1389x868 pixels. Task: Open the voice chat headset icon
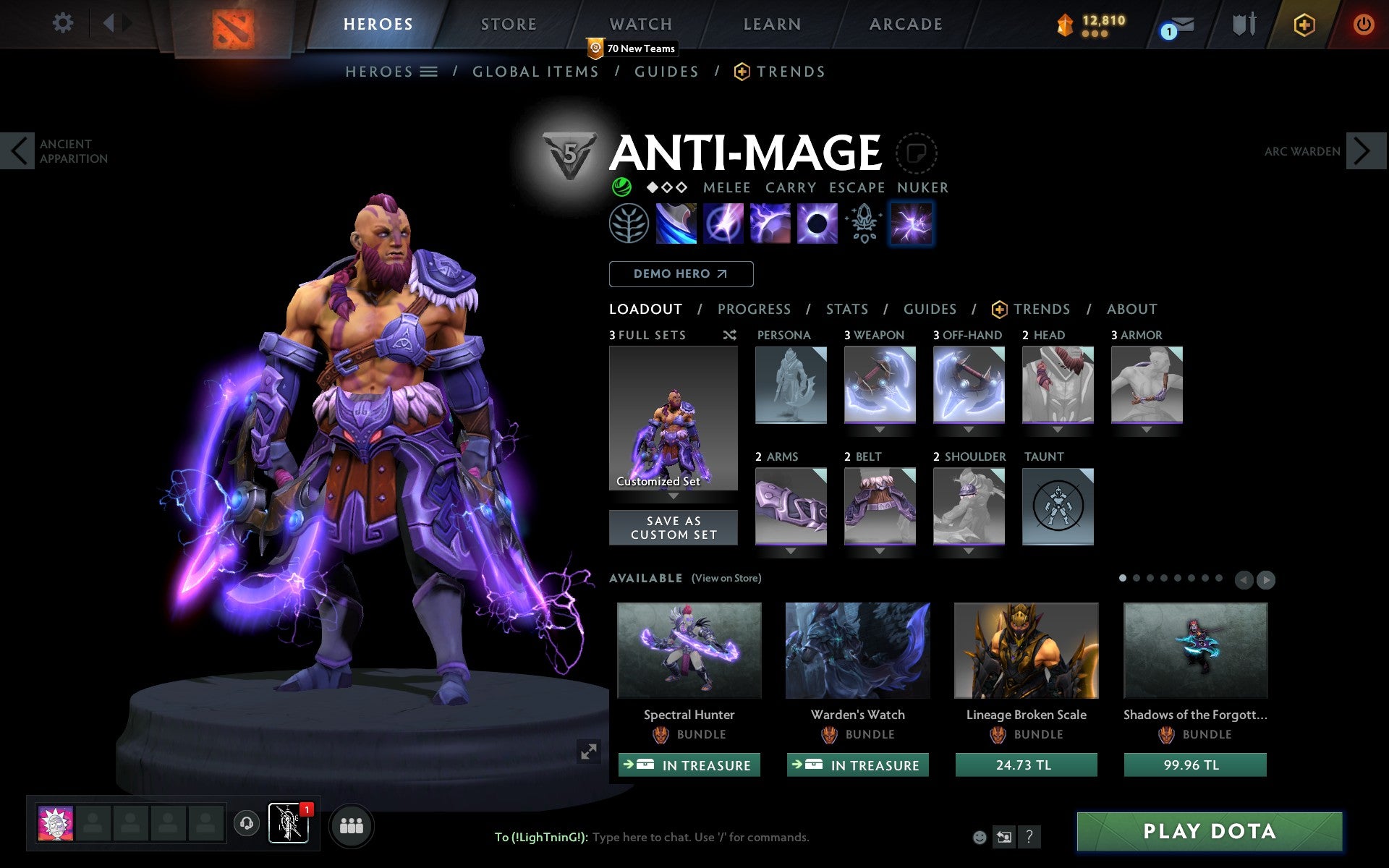[x=246, y=822]
